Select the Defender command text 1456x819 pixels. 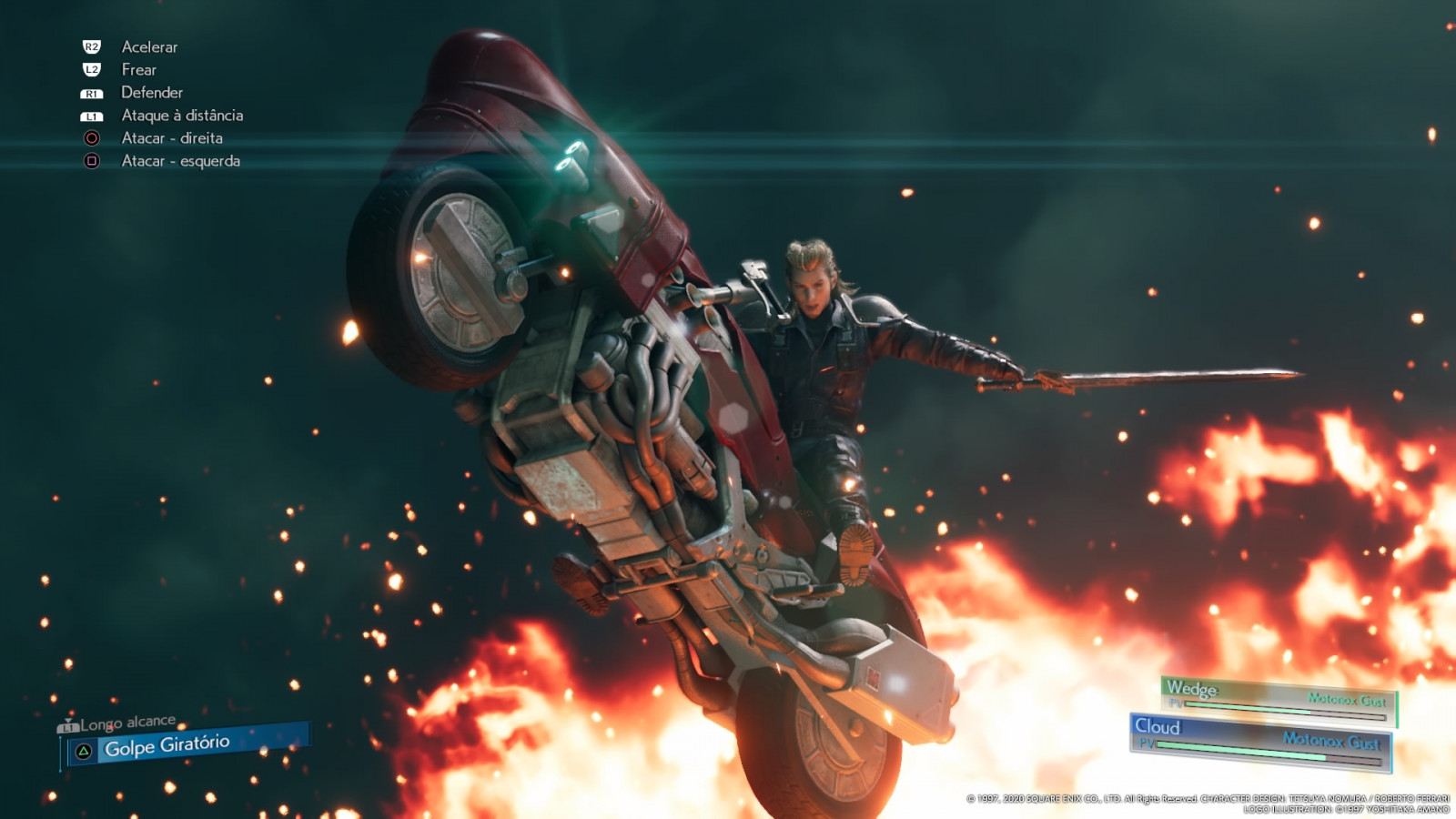(x=153, y=92)
